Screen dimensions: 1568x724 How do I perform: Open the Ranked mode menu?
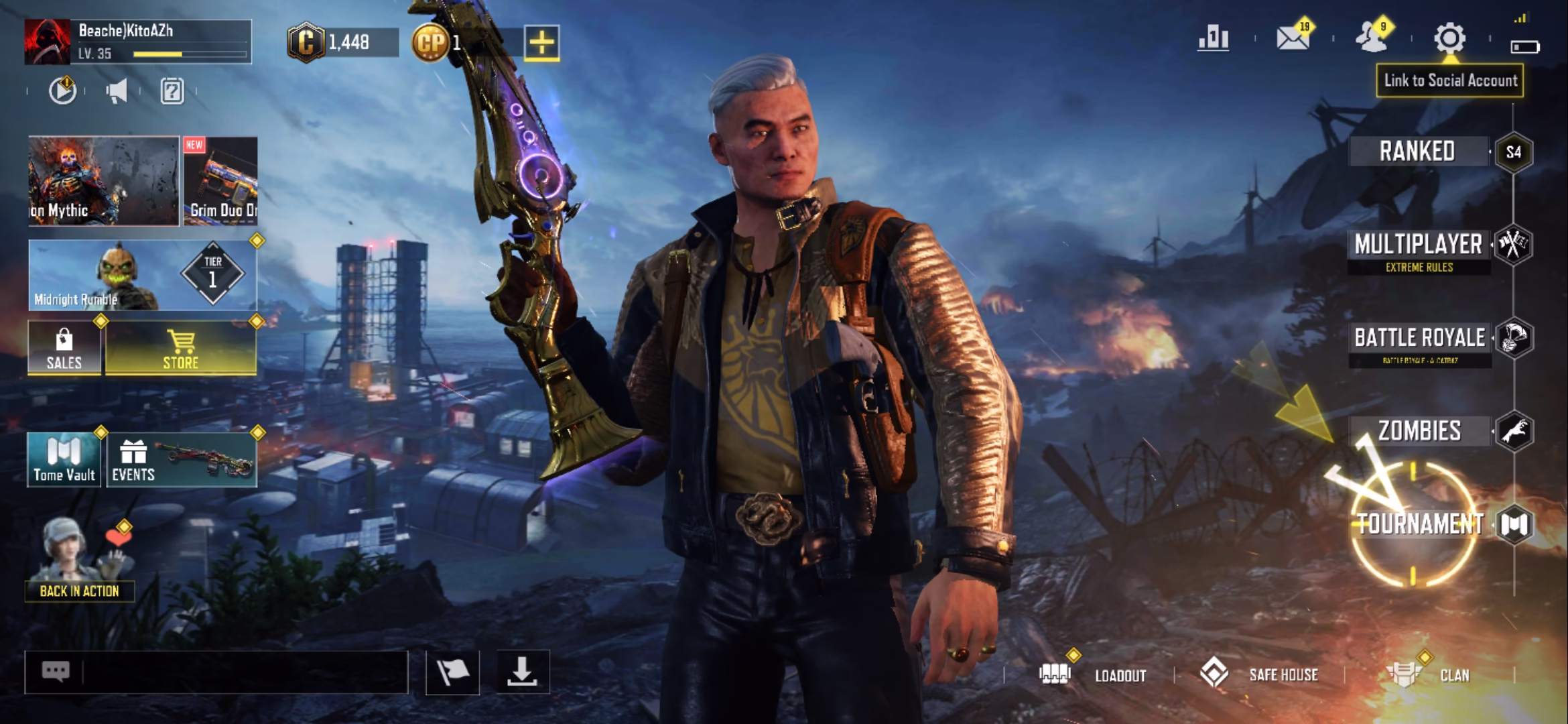tap(1417, 152)
